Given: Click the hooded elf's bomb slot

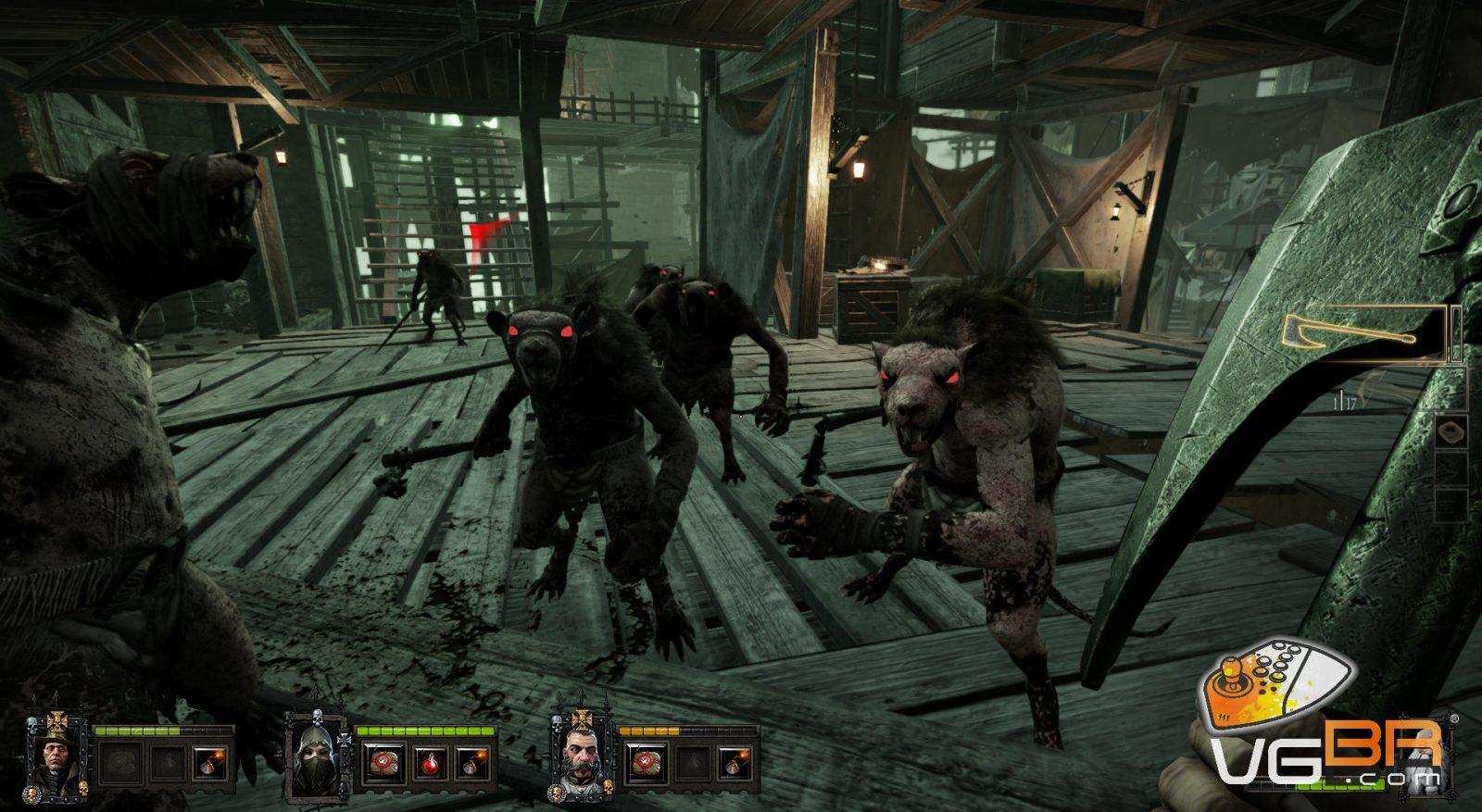Looking at the screenshot, I should click(x=472, y=763).
